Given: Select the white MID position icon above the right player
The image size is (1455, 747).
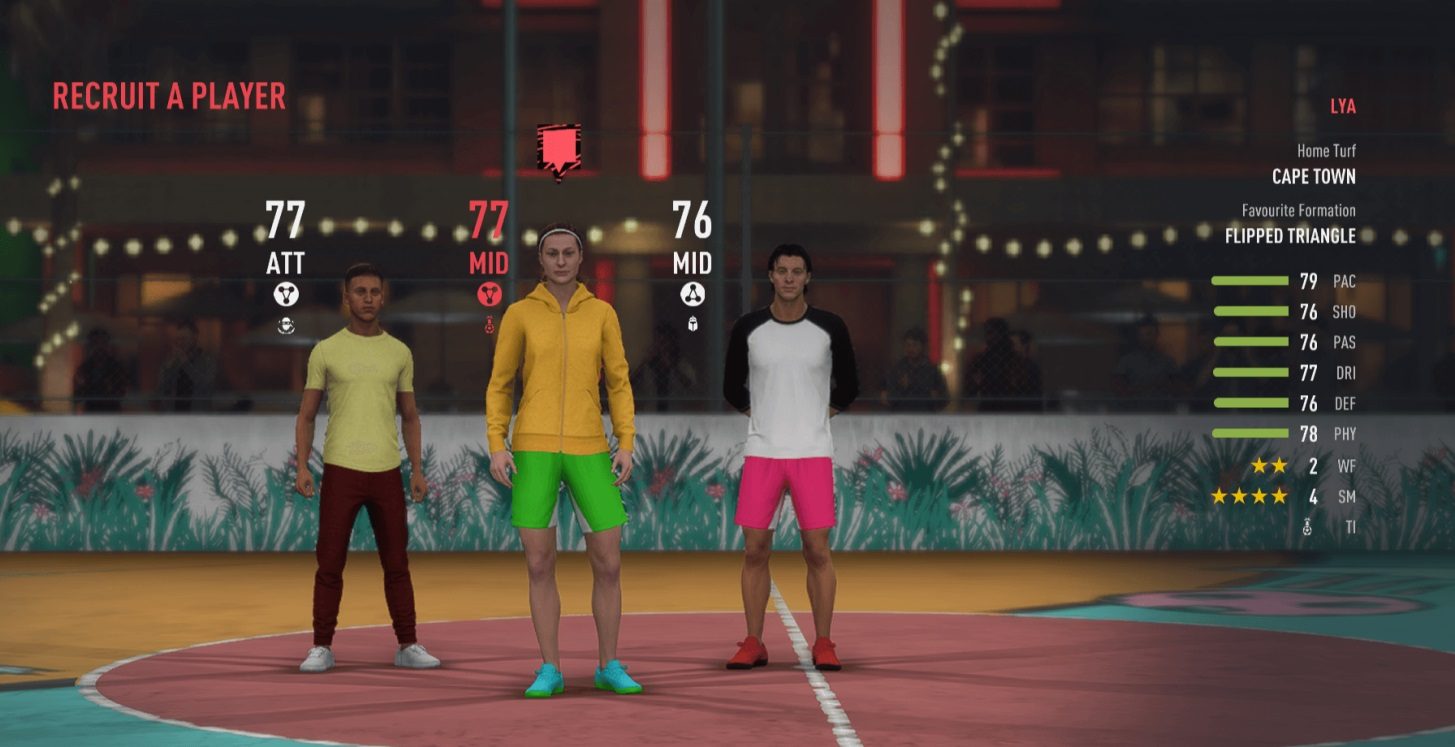Looking at the screenshot, I should coord(693,293).
